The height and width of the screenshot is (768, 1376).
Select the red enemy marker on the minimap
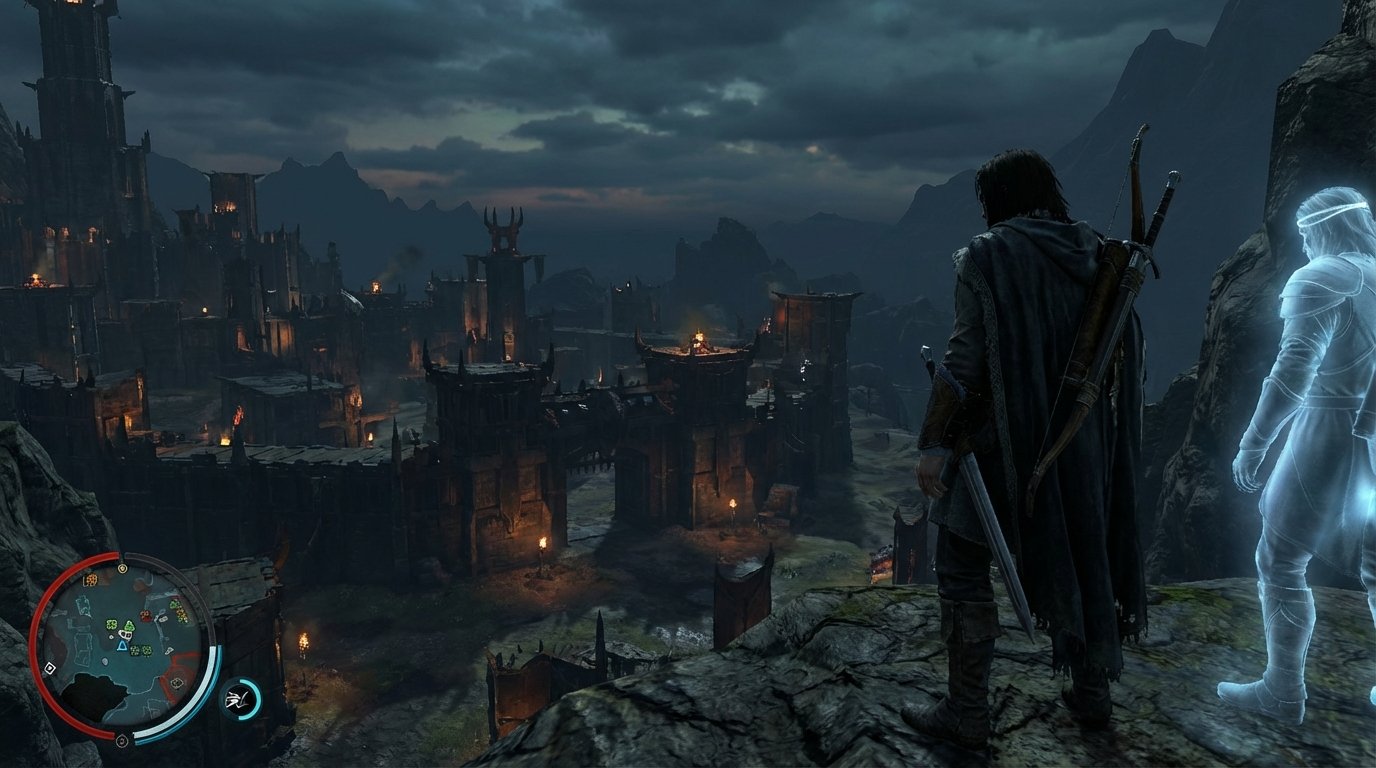tap(146, 614)
